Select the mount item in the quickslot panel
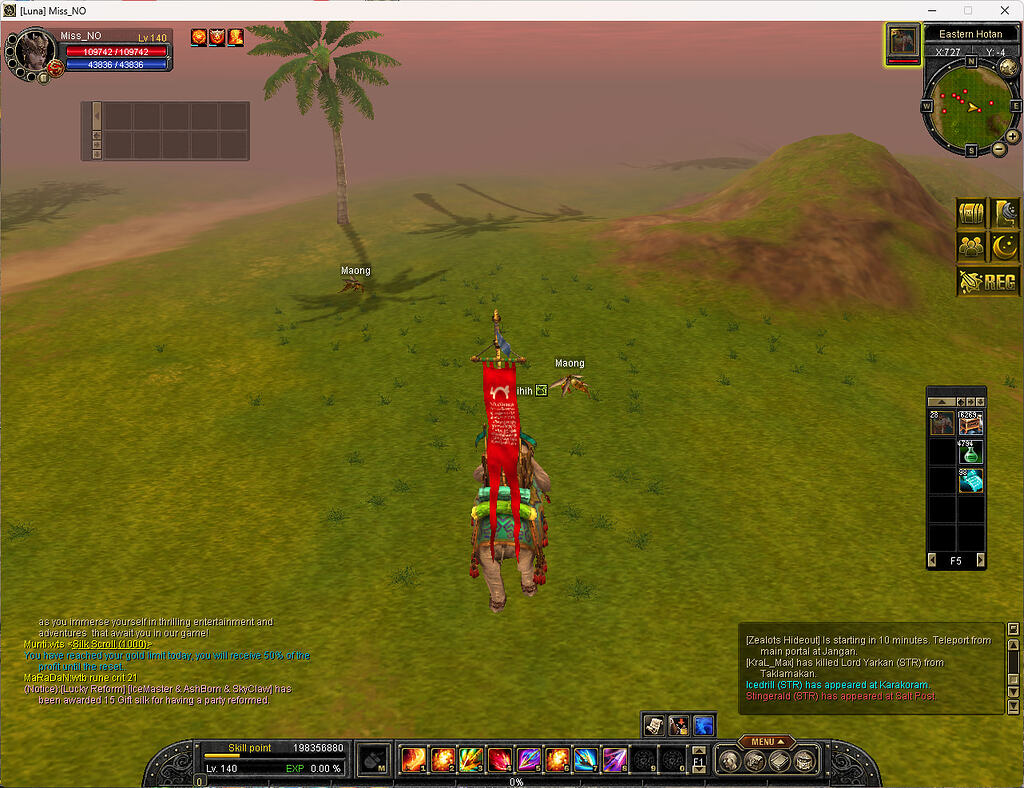This screenshot has width=1024, height=788. tap(942, 424)
